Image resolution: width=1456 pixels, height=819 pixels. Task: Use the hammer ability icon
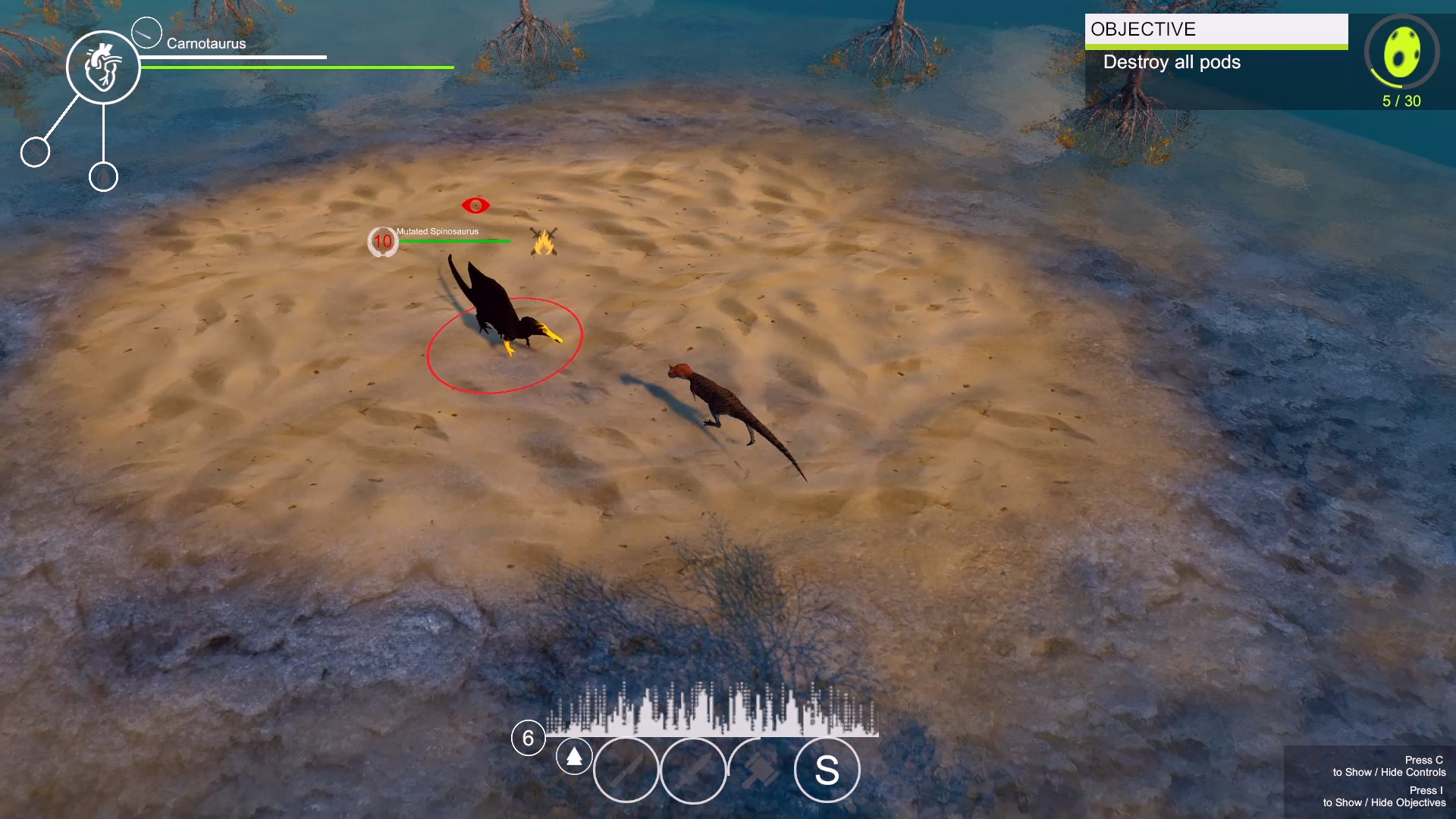761,767
